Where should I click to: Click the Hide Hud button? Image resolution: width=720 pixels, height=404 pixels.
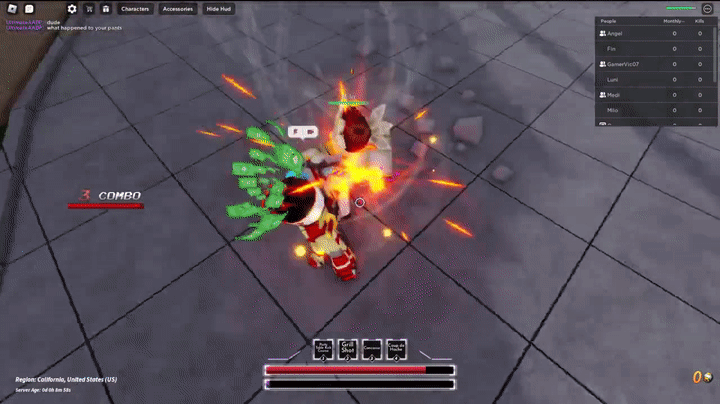coord(217,9)
